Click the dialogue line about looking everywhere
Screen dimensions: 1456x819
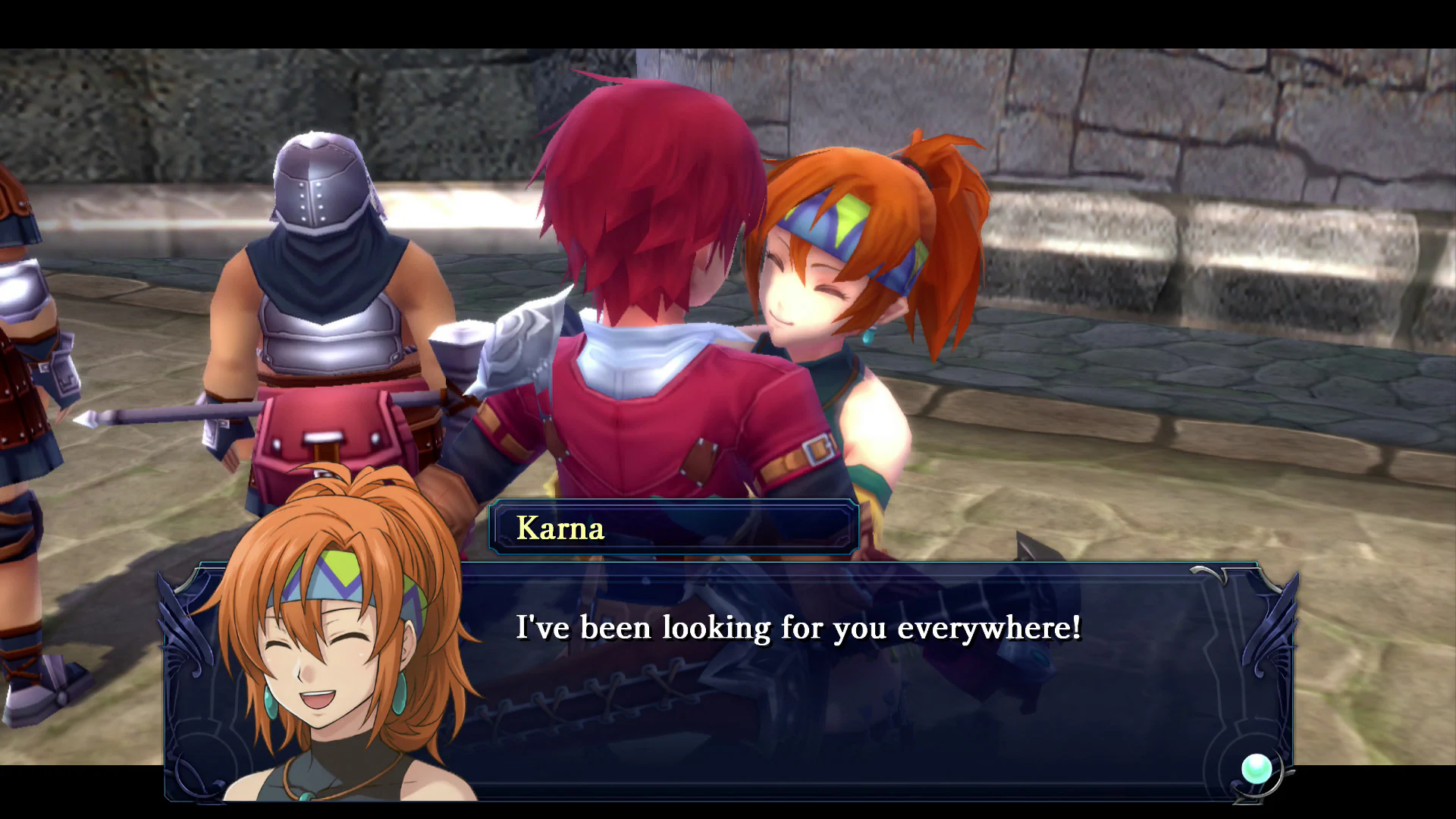(x=799, y=628)
